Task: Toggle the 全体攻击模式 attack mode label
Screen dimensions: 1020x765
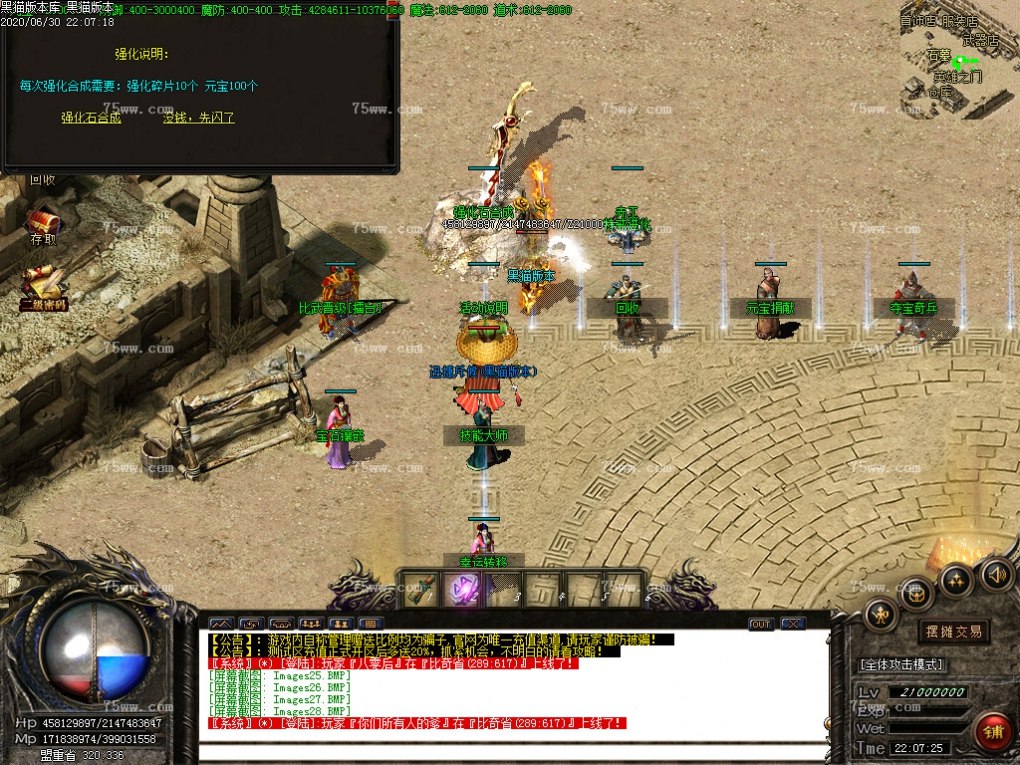Action: pos(901,664)
